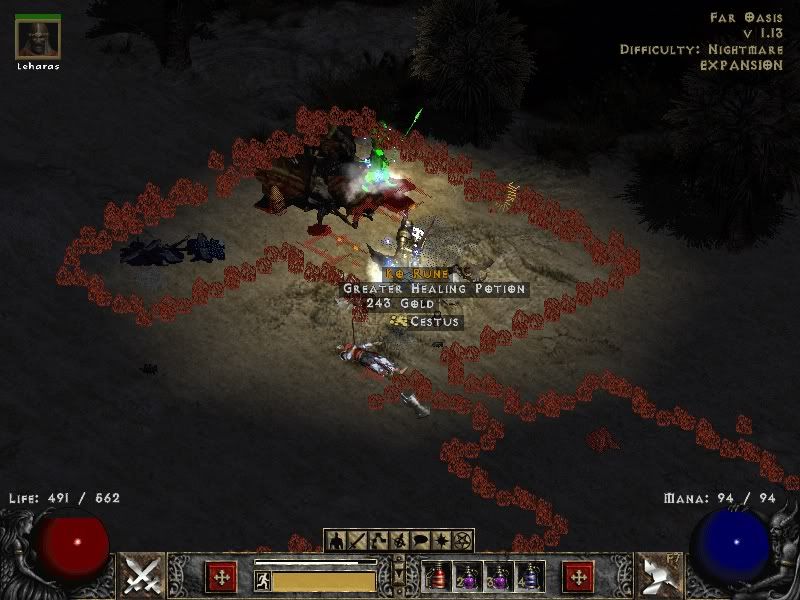
Task: Open the inventory sword icon
Action: [356, 541]
